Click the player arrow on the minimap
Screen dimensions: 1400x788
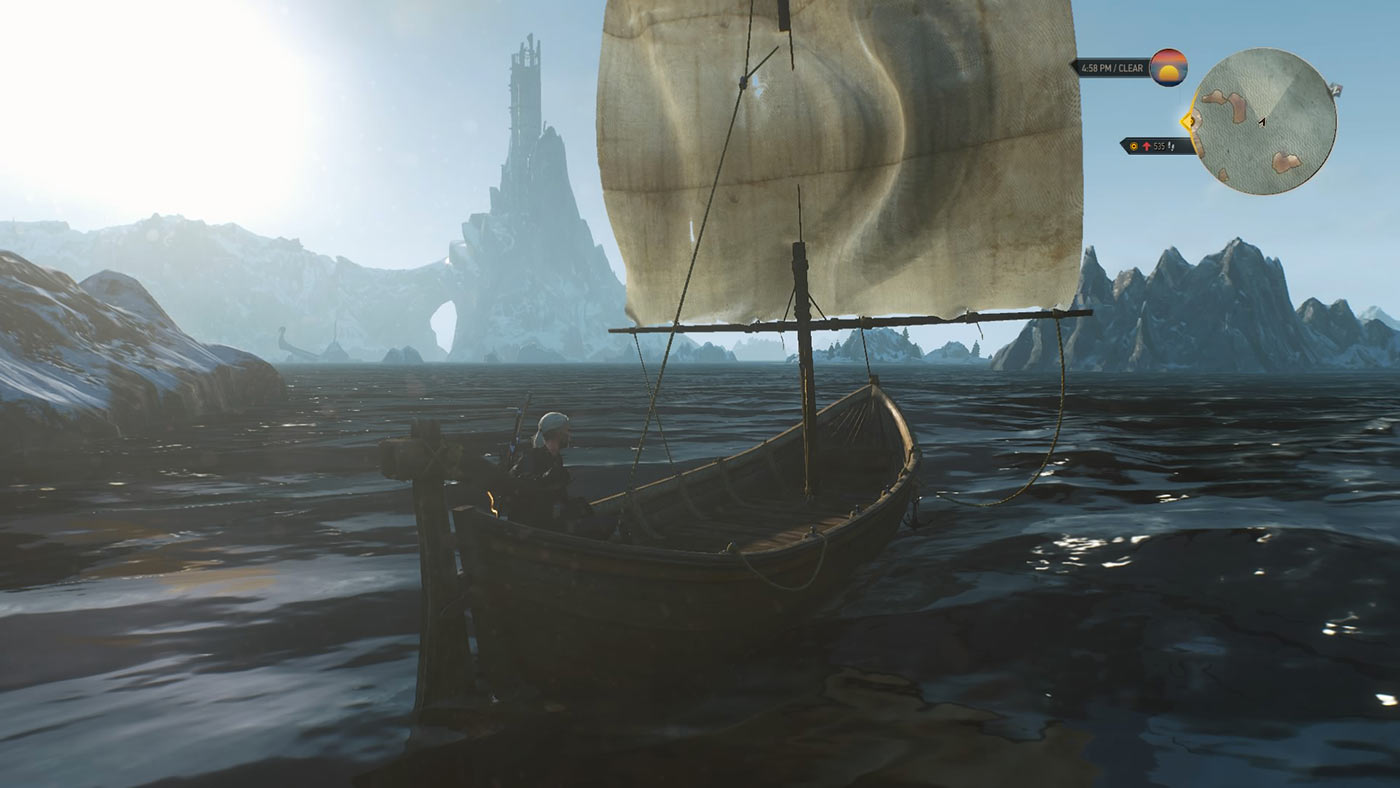1262,121
